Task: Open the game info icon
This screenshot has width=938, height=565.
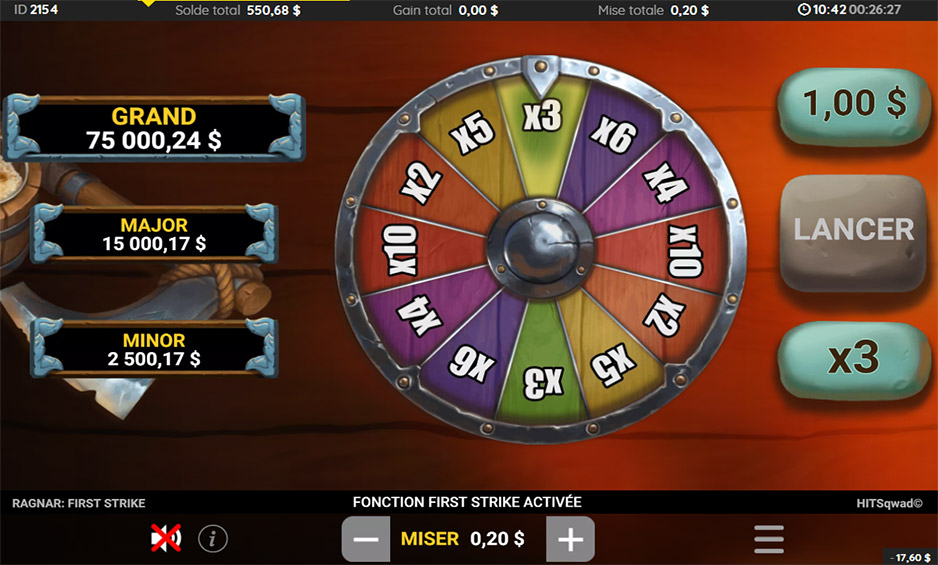Action: point(212,539)
